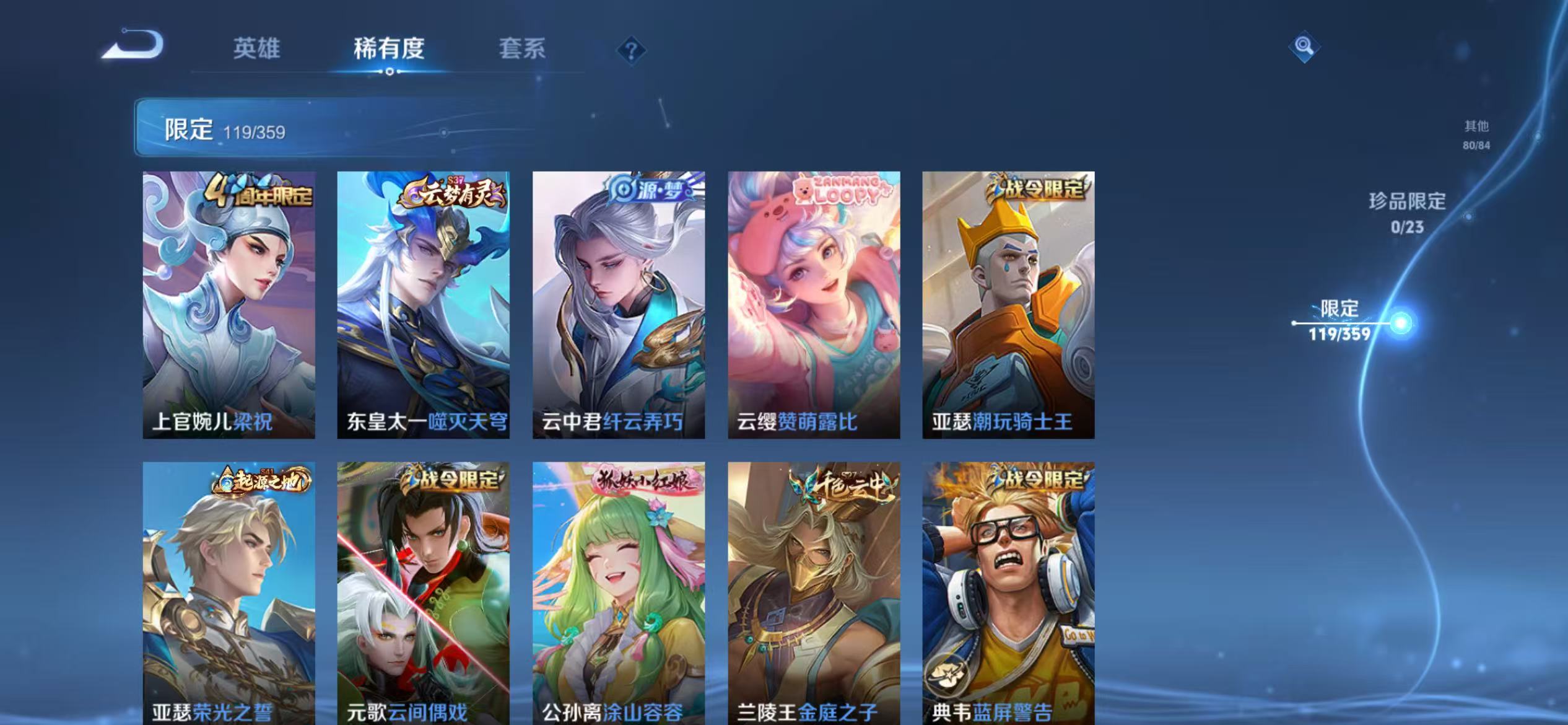Image resolution: width=1568 pixels, height=725 pixels.
Task: Click the 其他 80/84 label on the right
Action: tap(1478, 134)
